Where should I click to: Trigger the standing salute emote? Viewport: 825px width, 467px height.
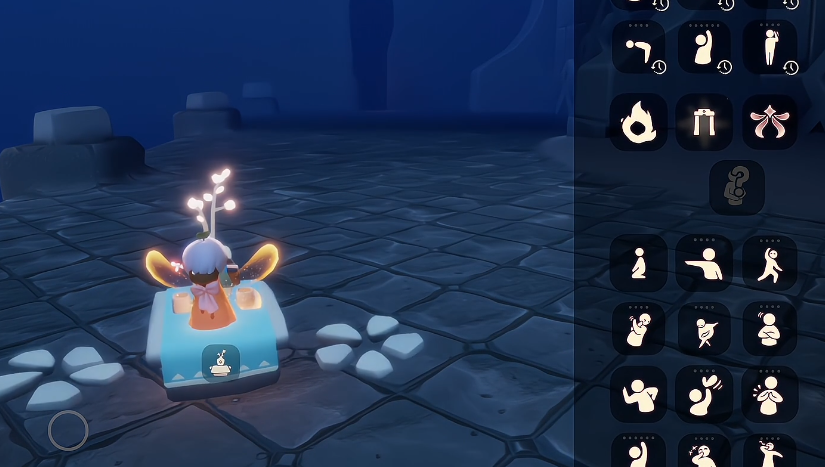point(770,47)
